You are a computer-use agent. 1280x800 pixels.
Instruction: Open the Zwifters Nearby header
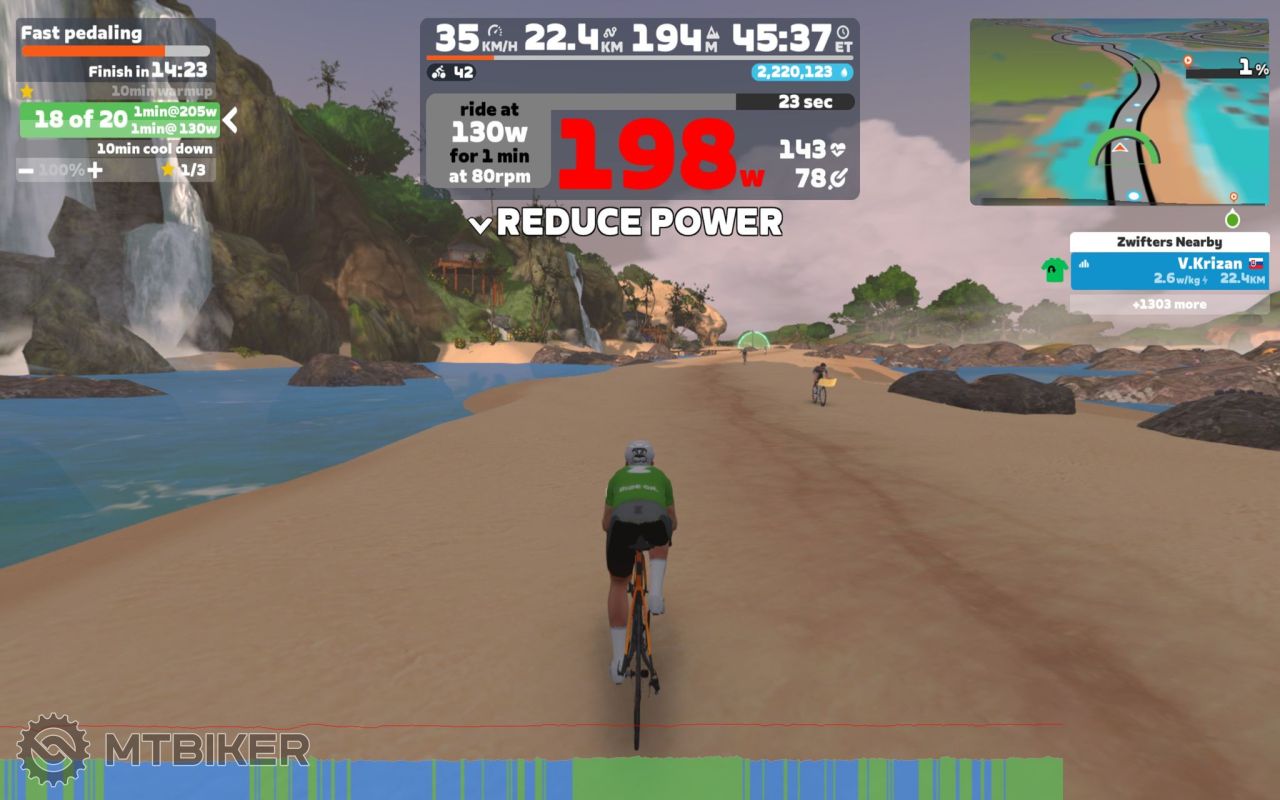[x=1169, y=242]
